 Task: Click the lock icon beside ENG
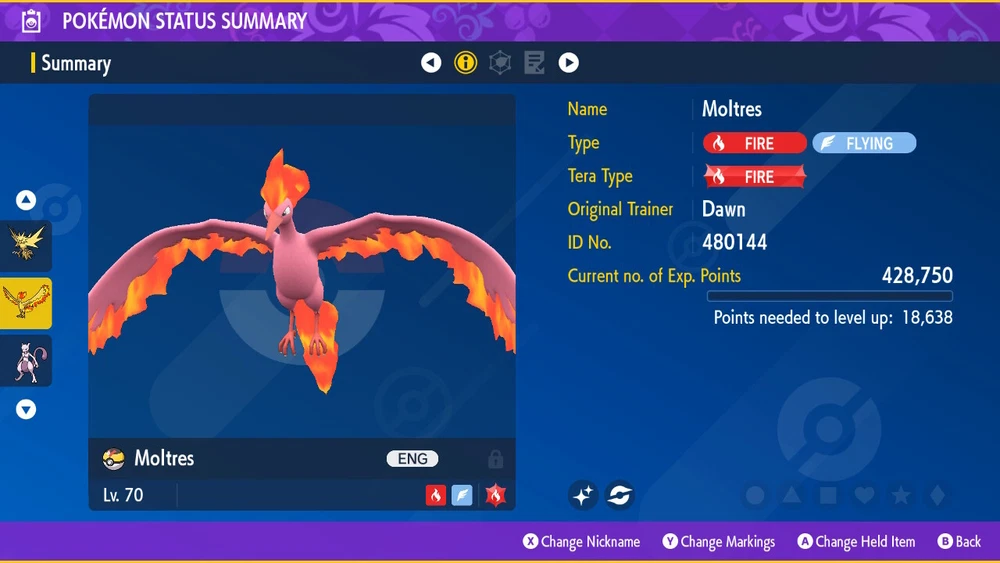[x=495, y=459]
